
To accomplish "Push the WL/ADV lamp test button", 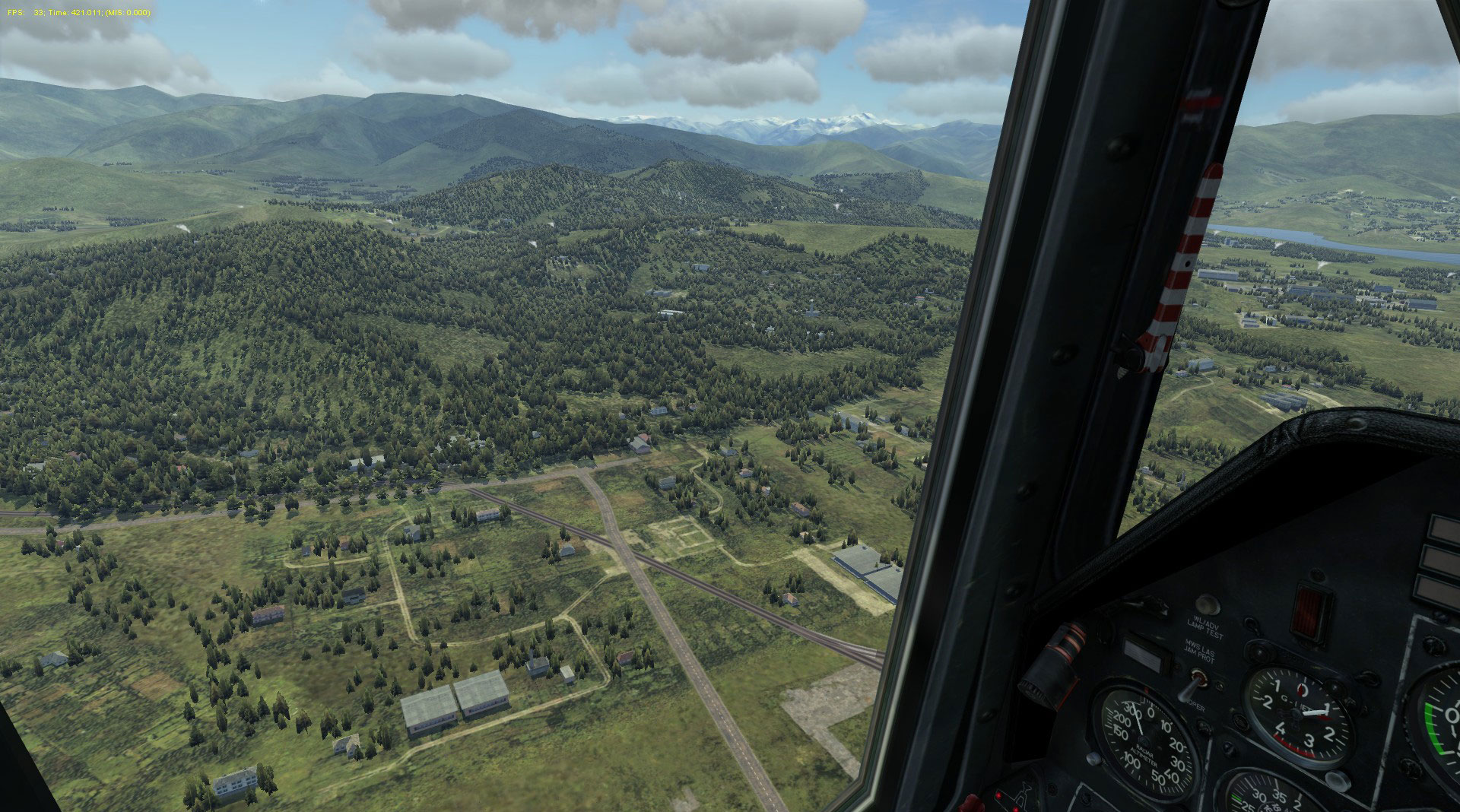I will coord(1207,605).
